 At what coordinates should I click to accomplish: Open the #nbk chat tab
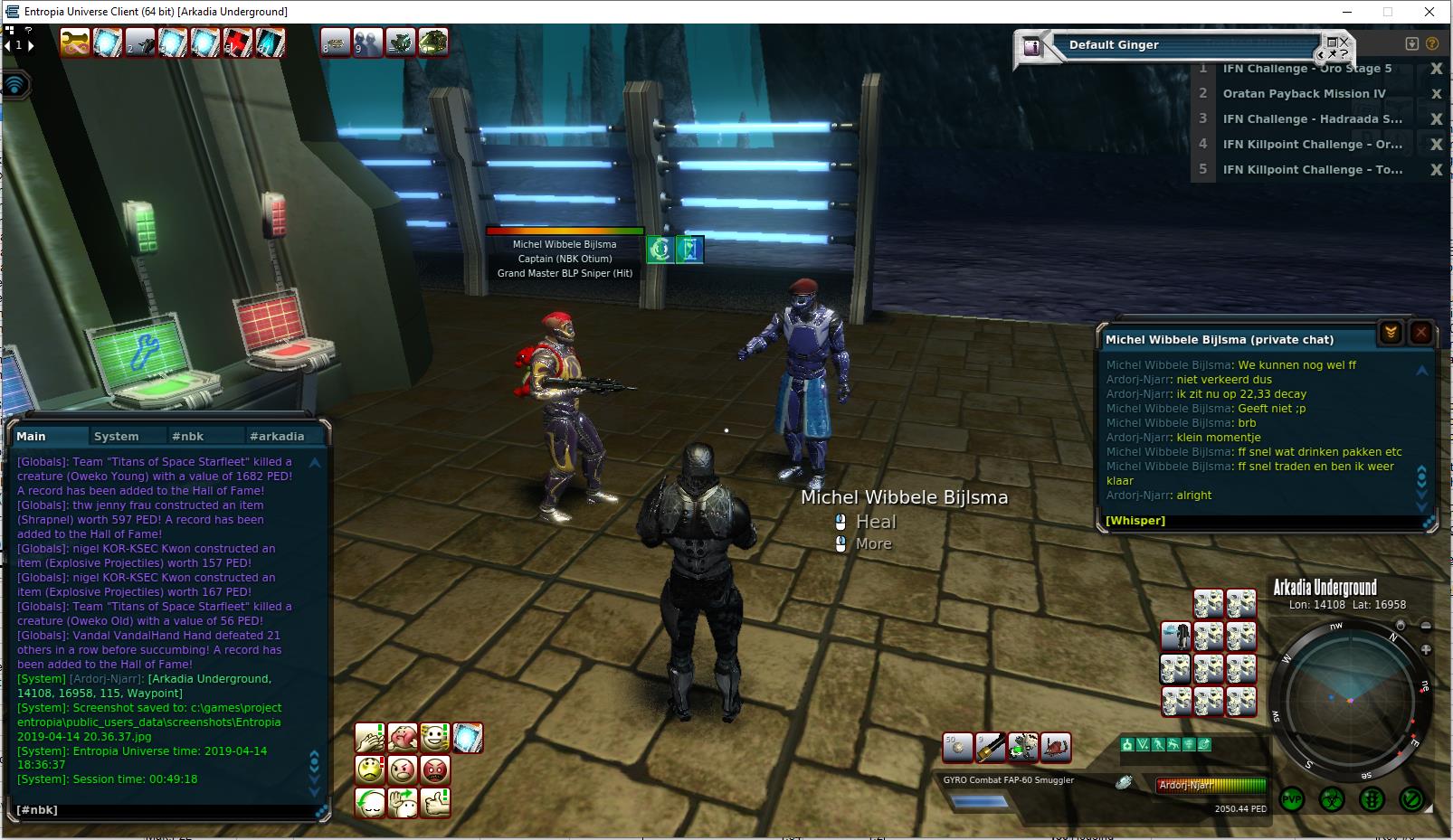(187, 436)
